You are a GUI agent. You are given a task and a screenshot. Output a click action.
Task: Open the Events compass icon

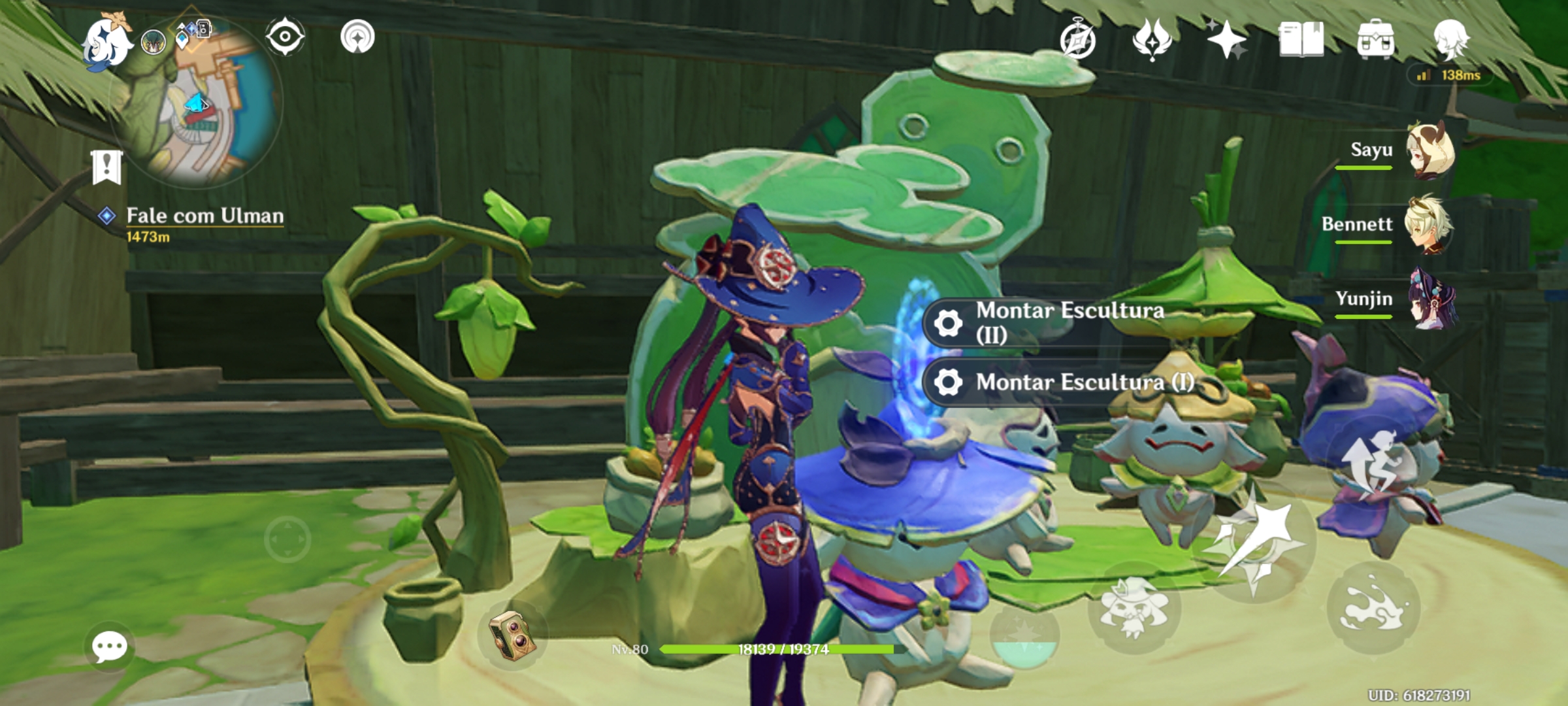point(1079,41)
